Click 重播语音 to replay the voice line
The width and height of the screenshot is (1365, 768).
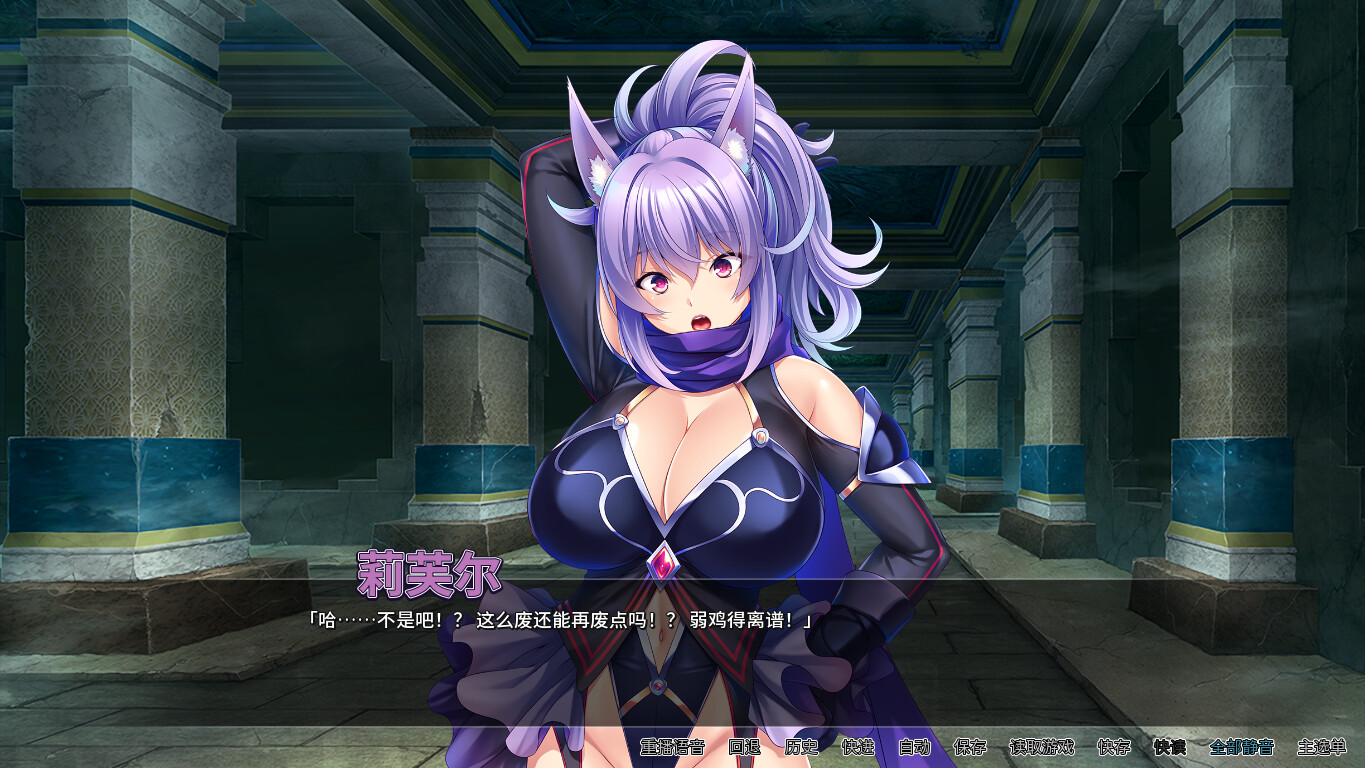tap(673, 745)
